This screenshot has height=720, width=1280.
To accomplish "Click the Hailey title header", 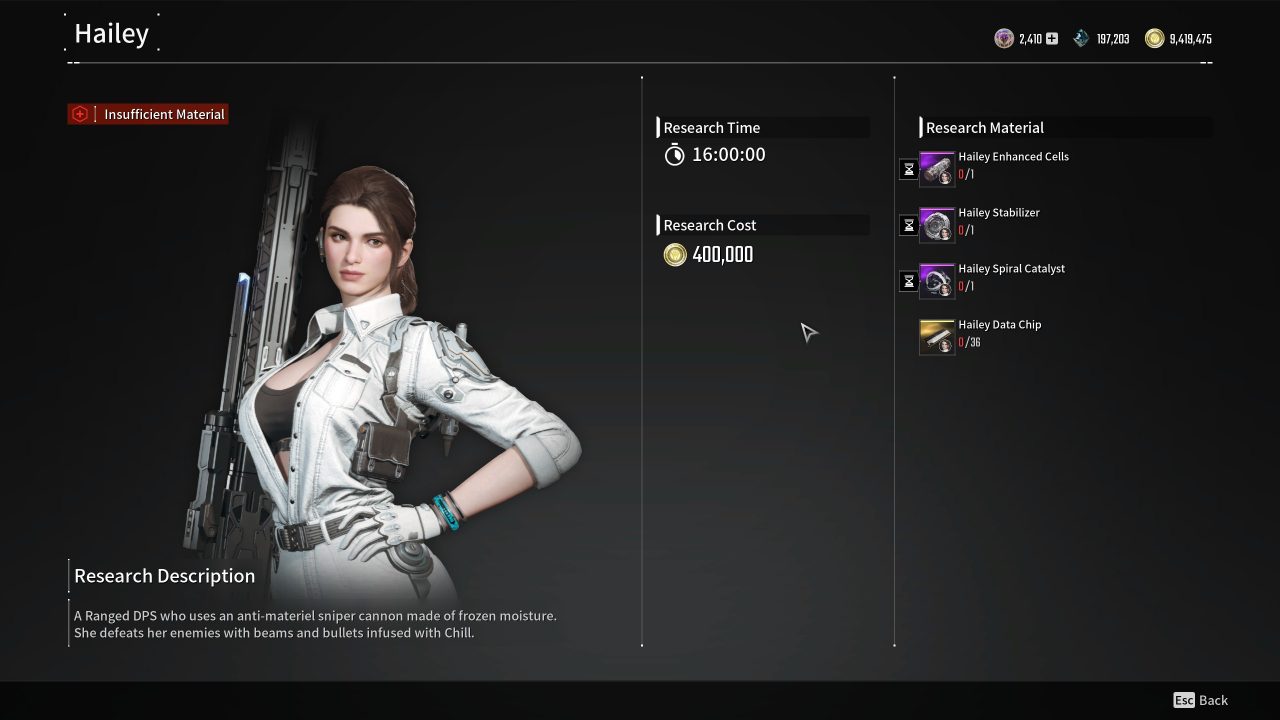I will click(x=111, y=33).
